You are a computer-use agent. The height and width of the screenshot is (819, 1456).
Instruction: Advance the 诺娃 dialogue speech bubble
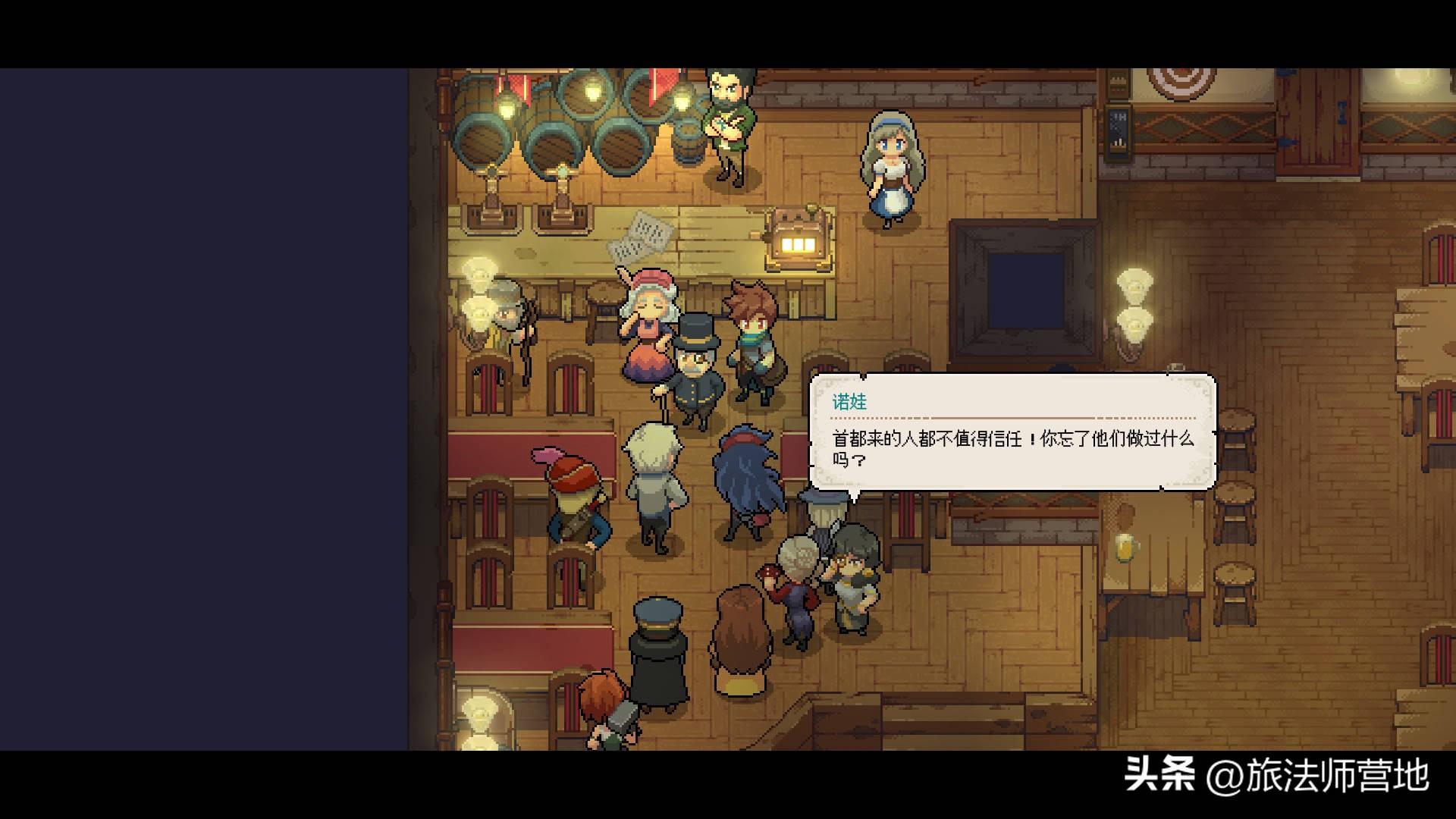tap(1012, 431)
